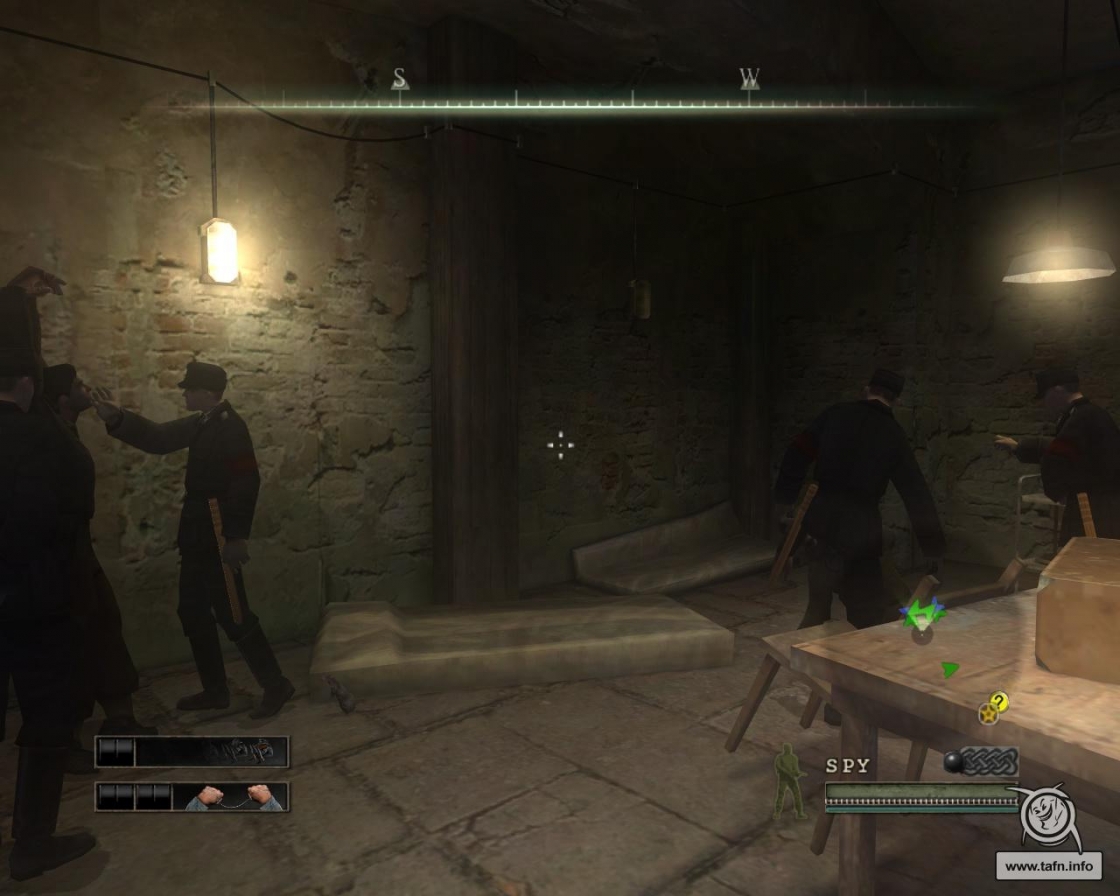Click the small green arrow marker
1120x896 pixels.
pyautogui.click(x=949, y=669)
